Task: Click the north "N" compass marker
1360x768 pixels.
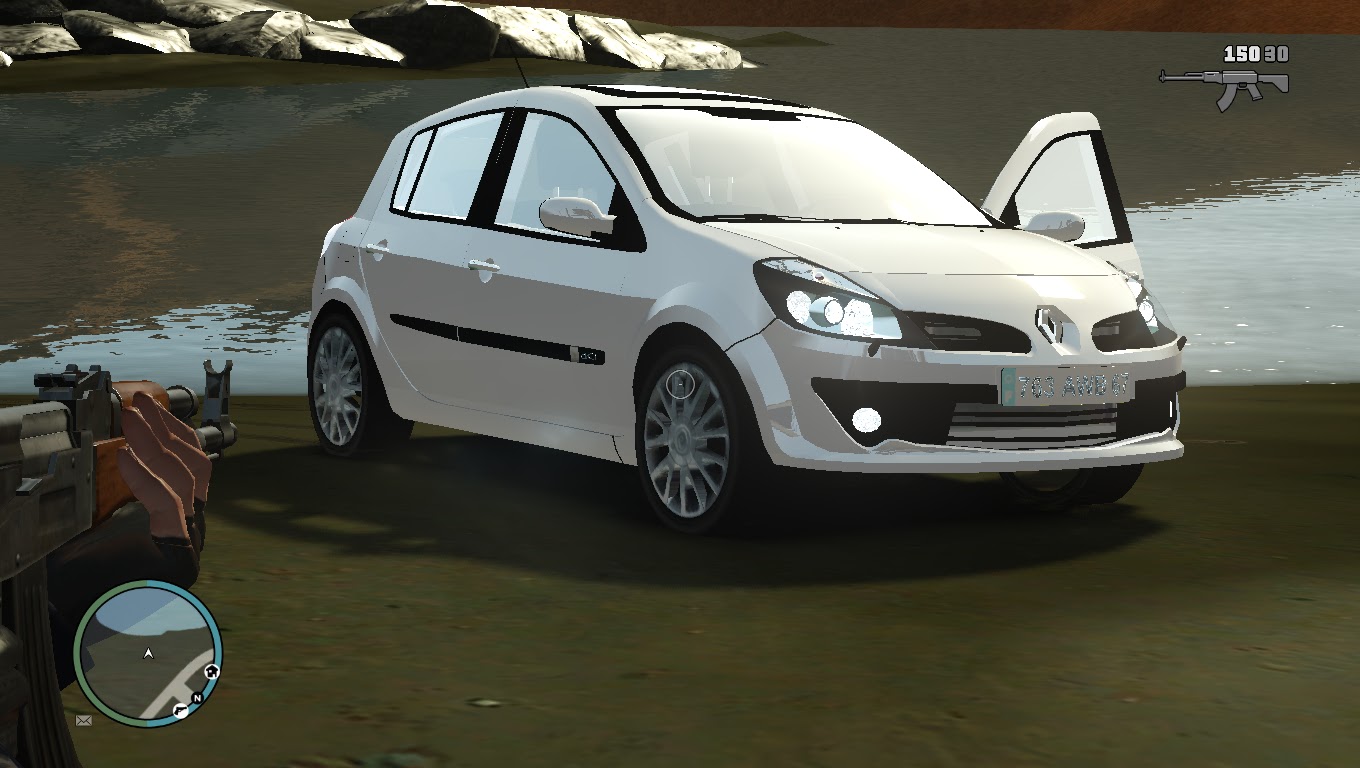Action: [197, 698]
